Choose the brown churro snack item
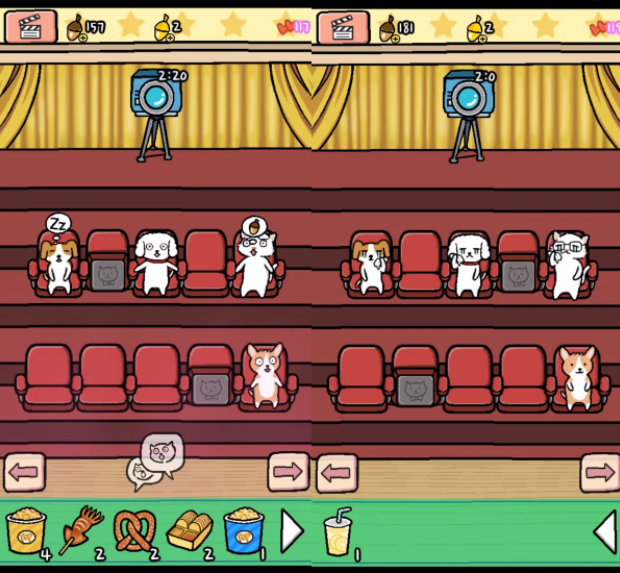620x573 pixels. (x=80, y=530)
